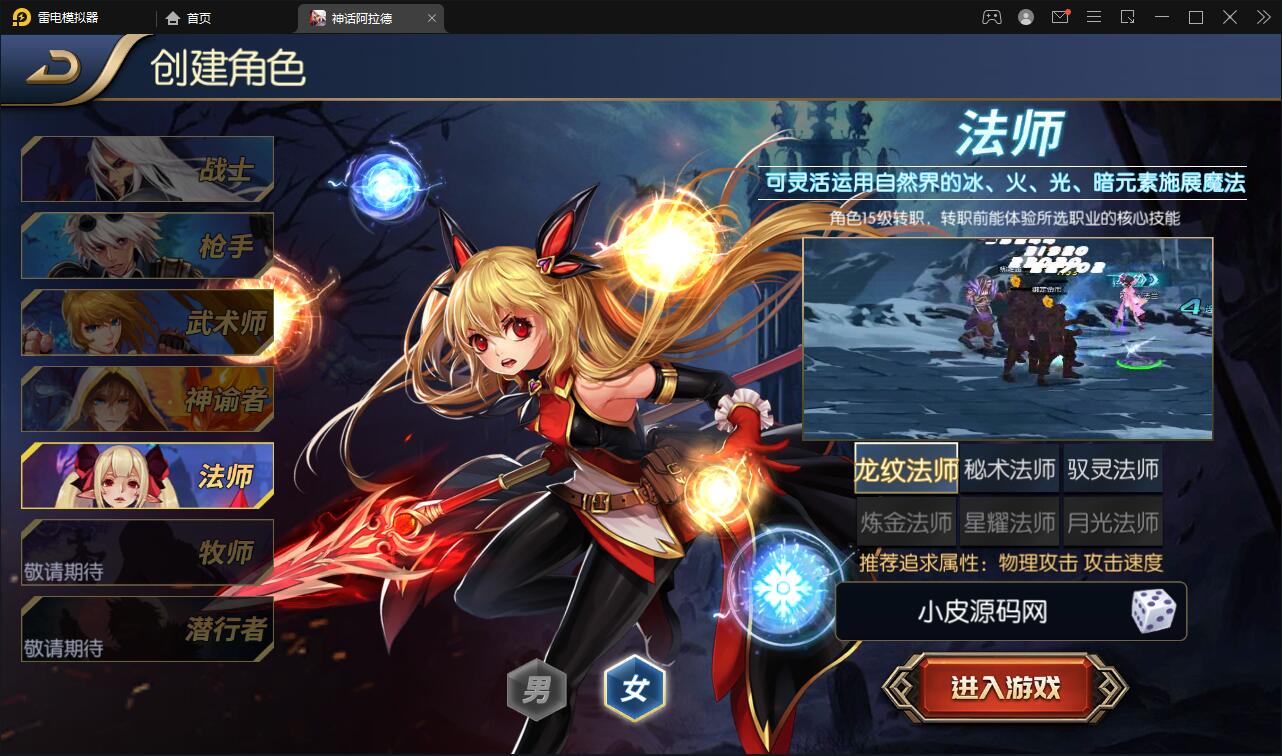
Task: Expand the >> overflow arrow in titlebar
Action: [x=1262, y=17]
